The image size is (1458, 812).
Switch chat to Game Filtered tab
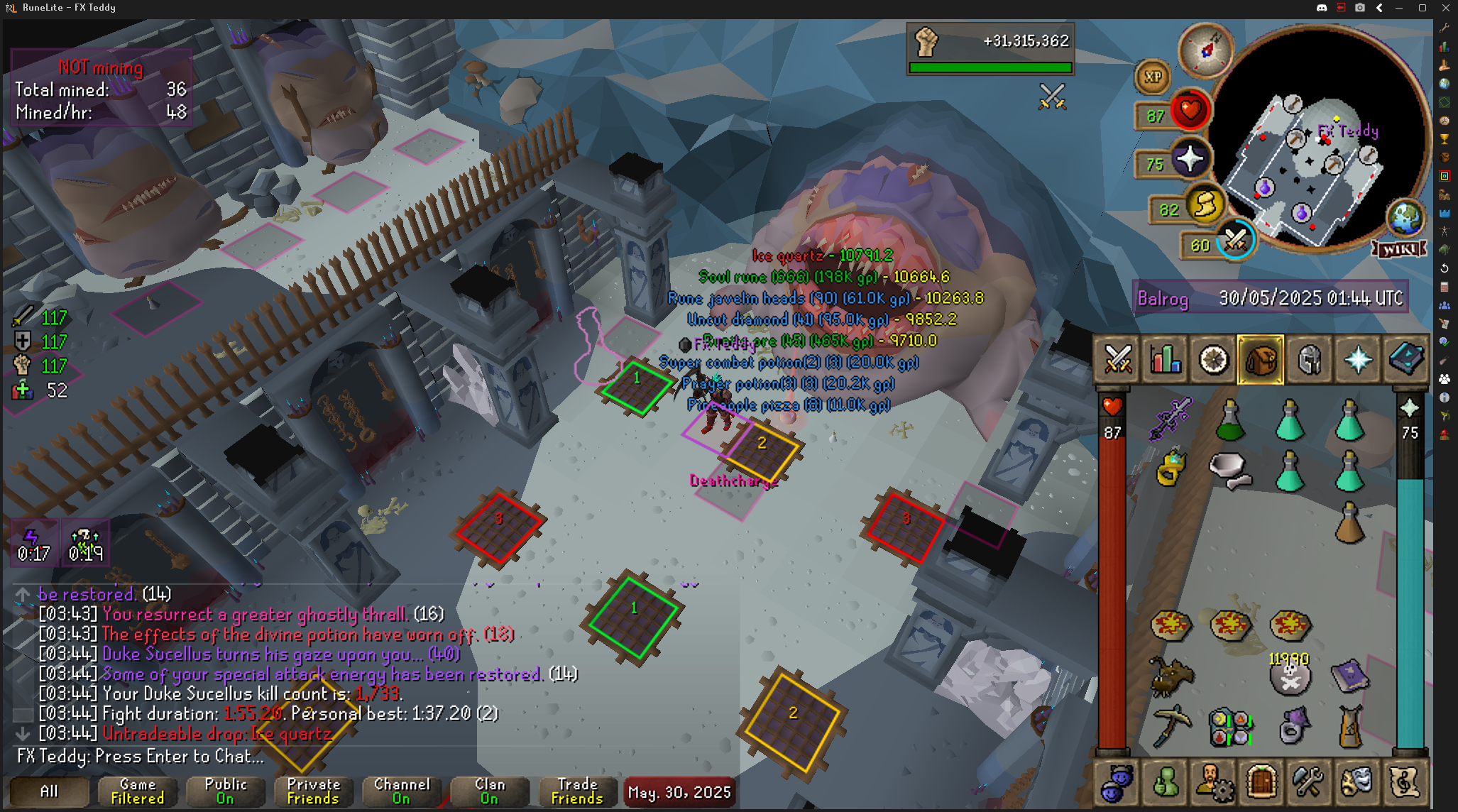[137, 791]
